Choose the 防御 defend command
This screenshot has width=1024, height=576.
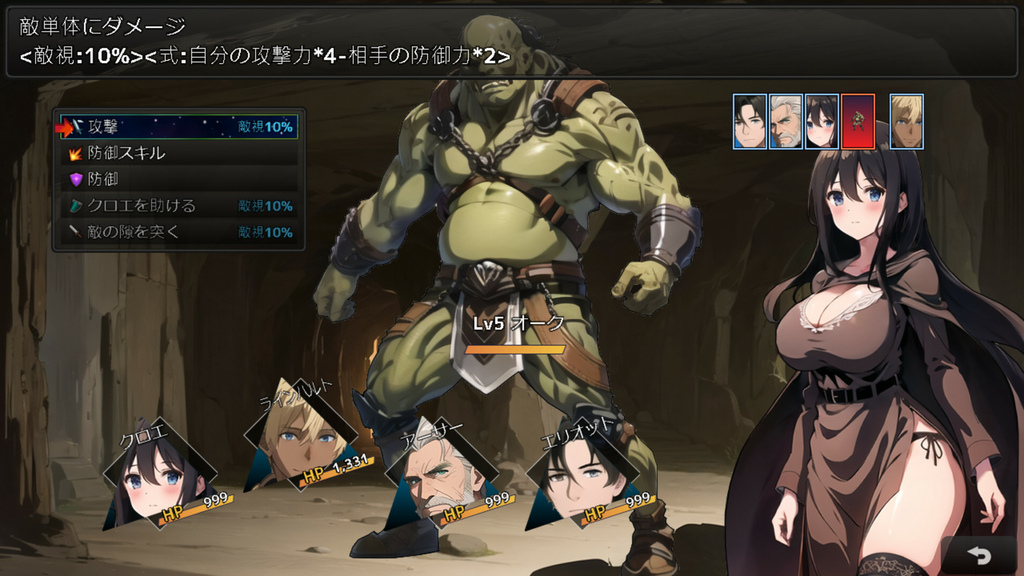[x=178, y=179]
